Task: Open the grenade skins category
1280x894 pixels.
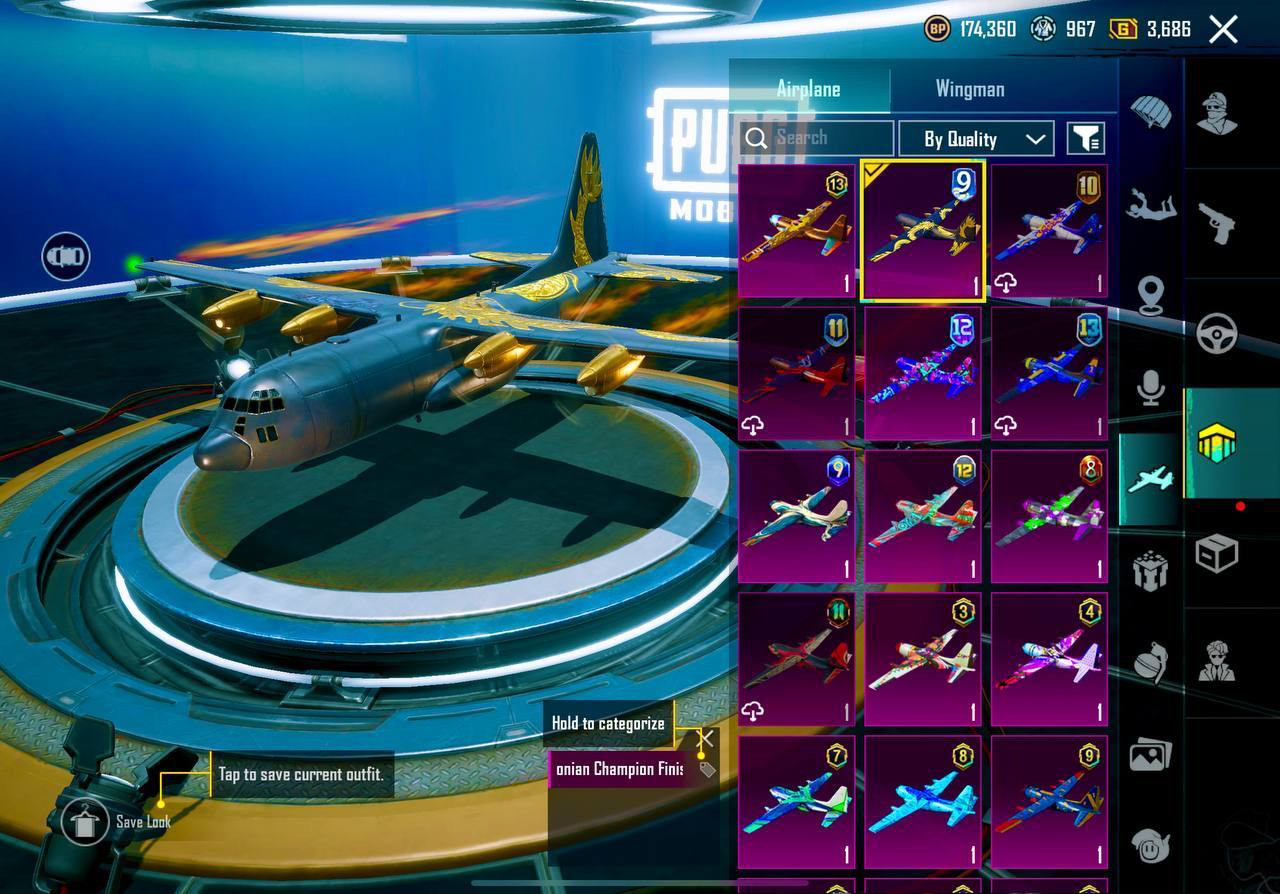Action: tap(1151, 662)
